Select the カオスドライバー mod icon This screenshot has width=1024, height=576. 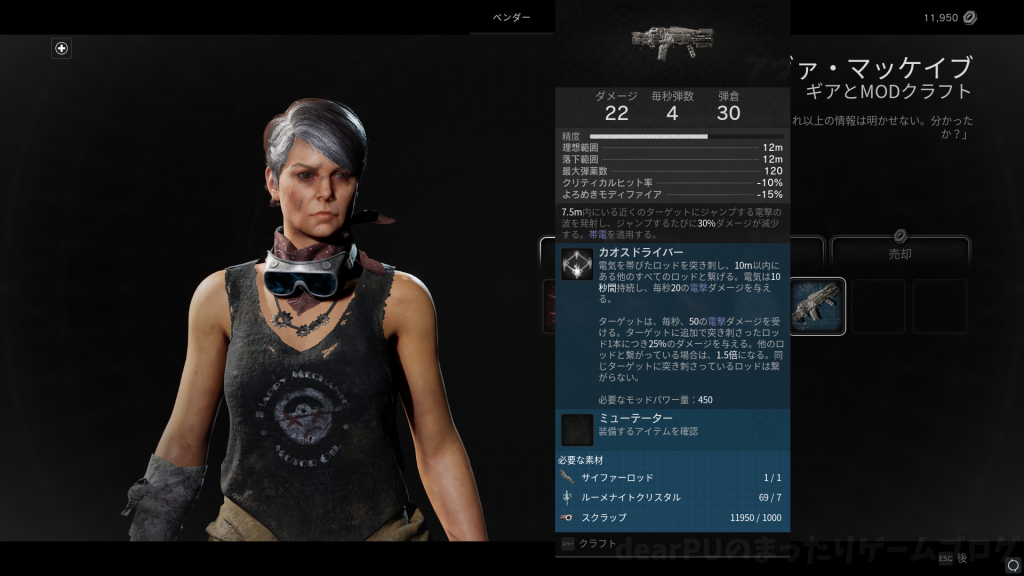(577, 264)
